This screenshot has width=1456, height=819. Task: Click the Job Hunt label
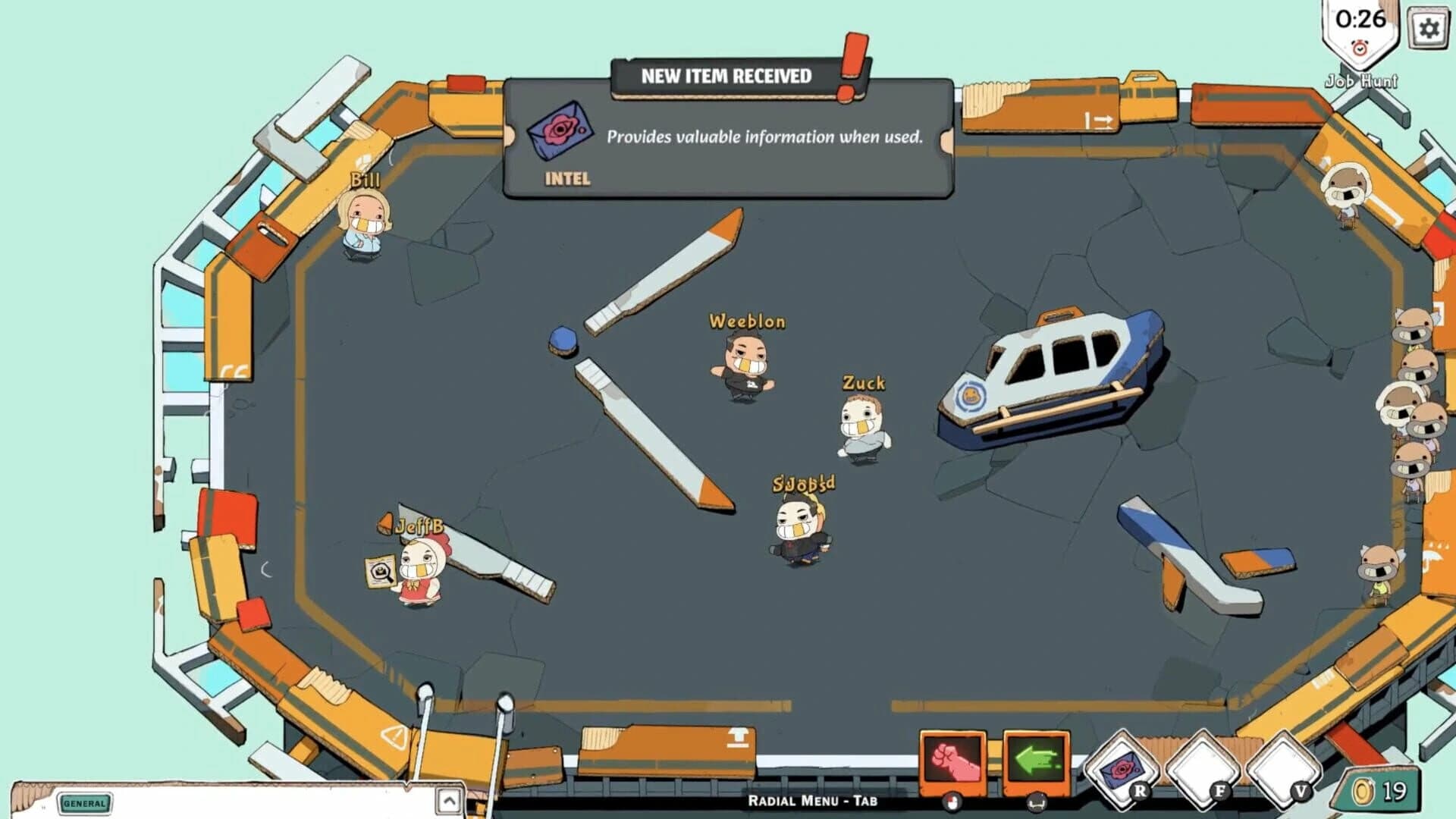[1361, 80]
